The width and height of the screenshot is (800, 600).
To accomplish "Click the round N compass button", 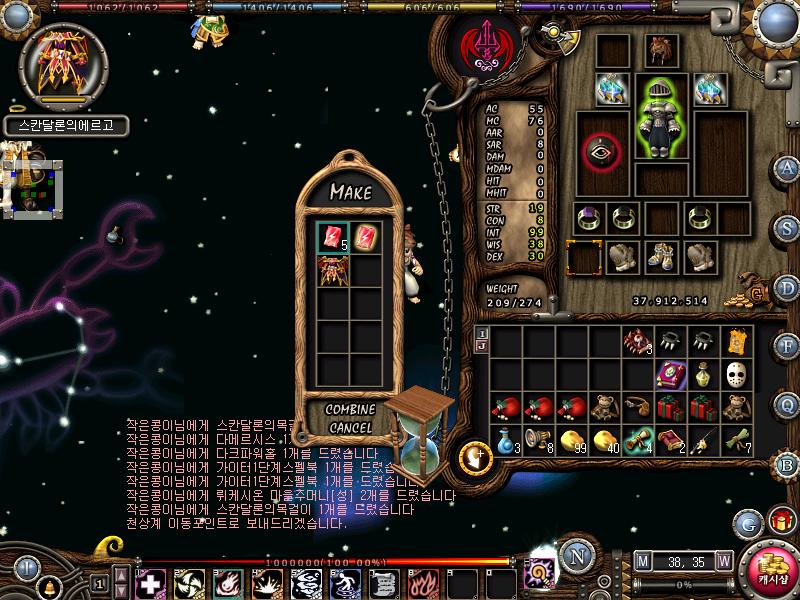I will coord(573,555).
